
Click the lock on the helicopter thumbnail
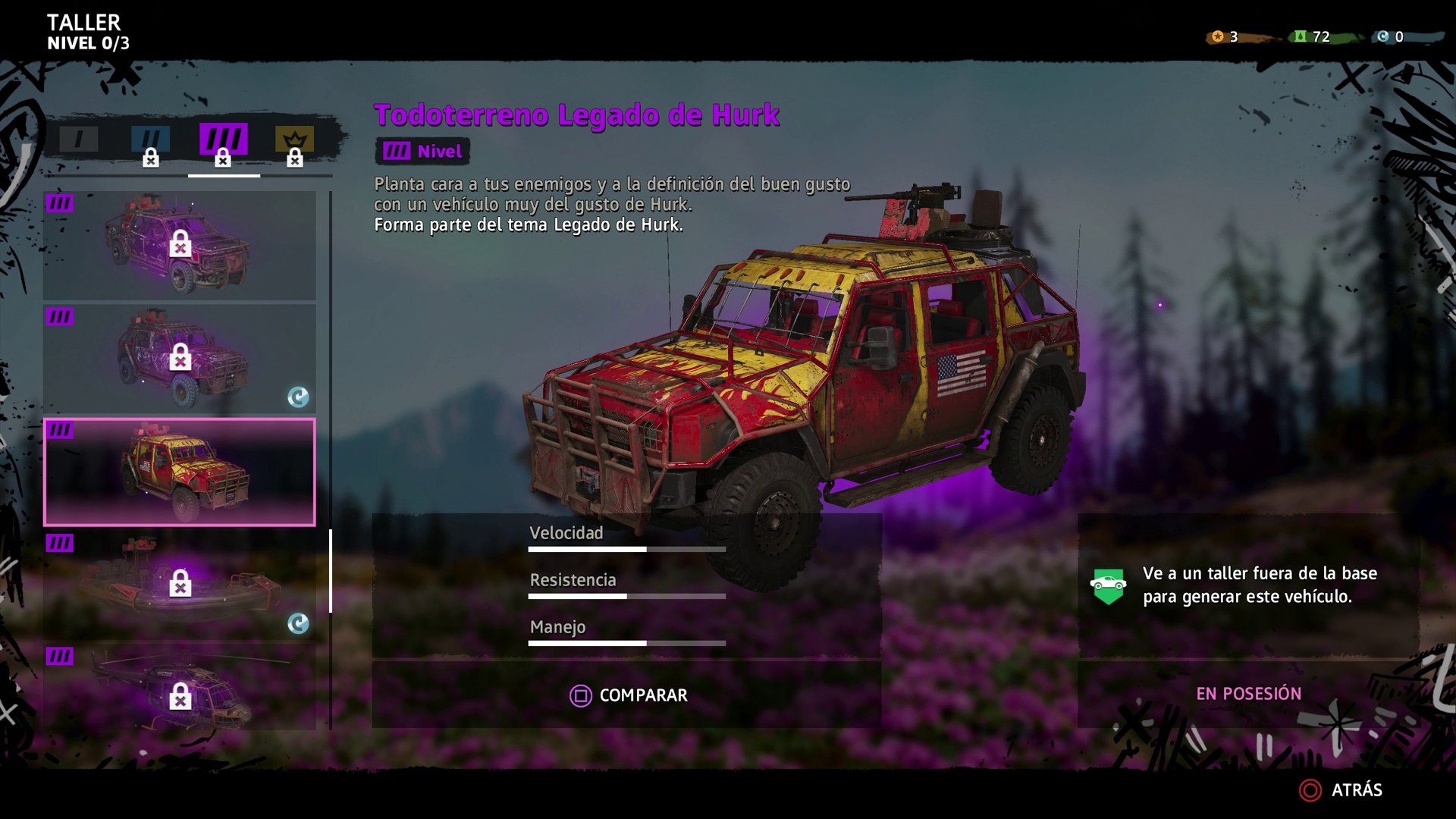tap(180, 697)
